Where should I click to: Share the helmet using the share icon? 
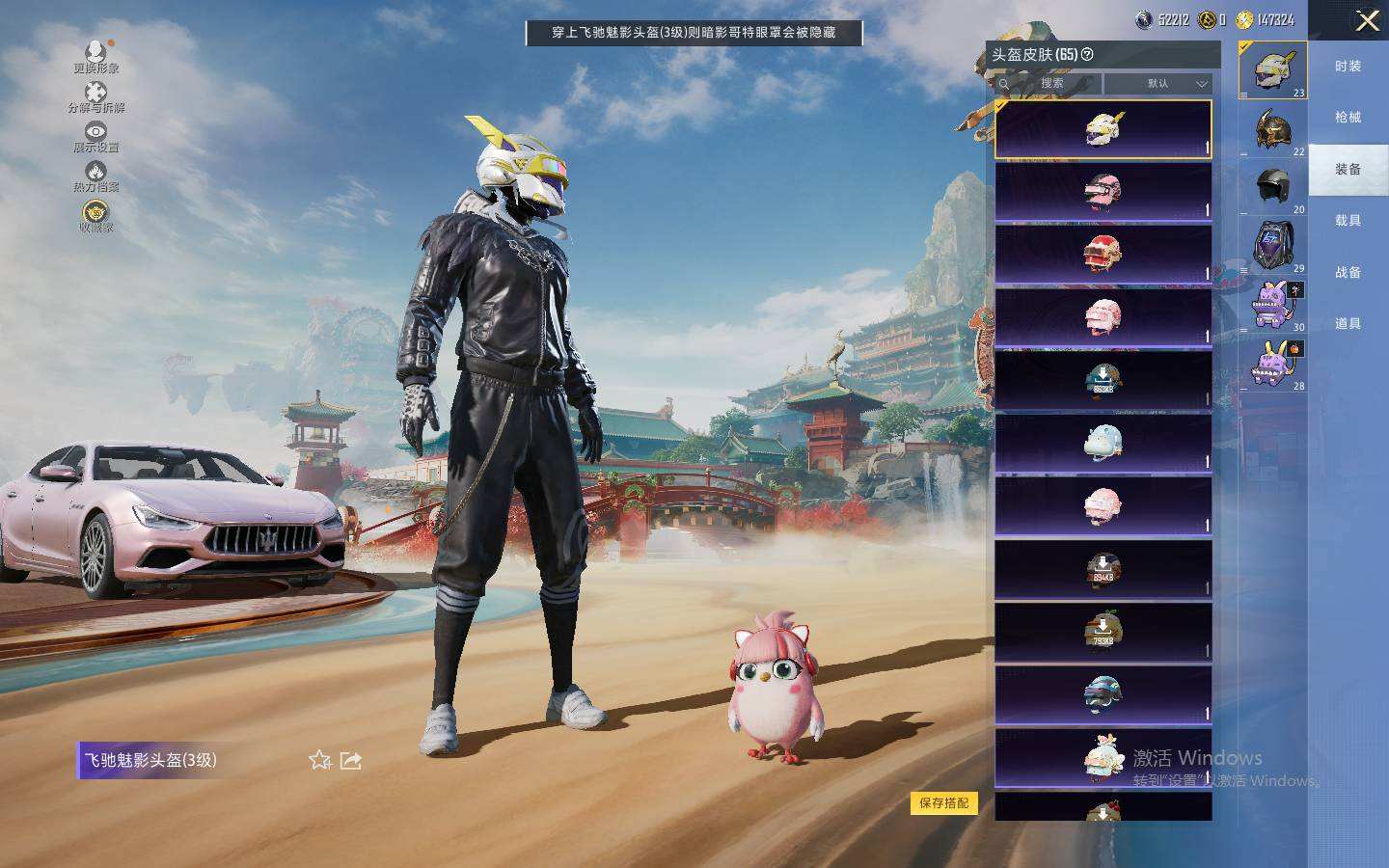pos(351,760)
